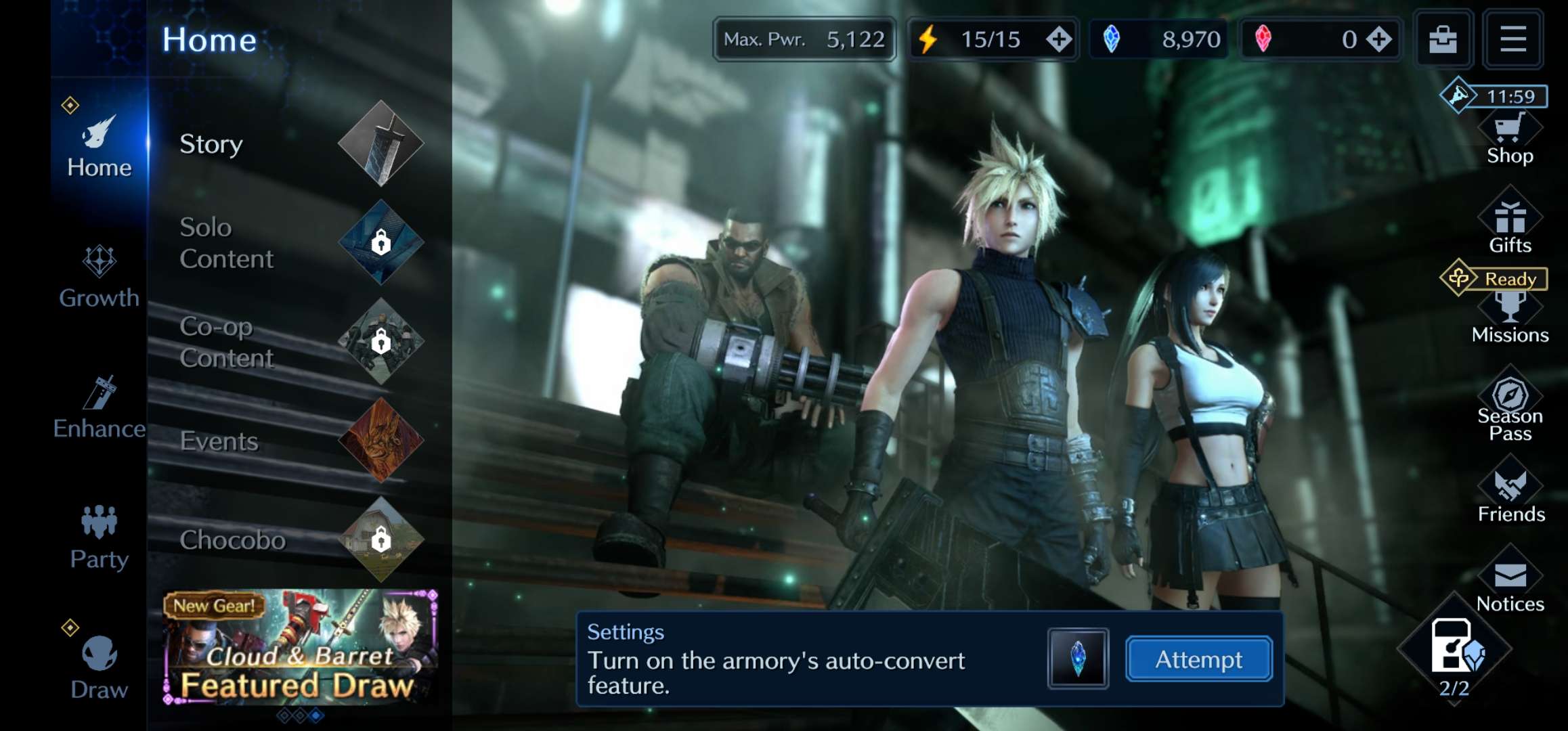The image size is (1568, 731).
Task: Open the toolbox icon in top bar
Action: (x=1443, y=39)
